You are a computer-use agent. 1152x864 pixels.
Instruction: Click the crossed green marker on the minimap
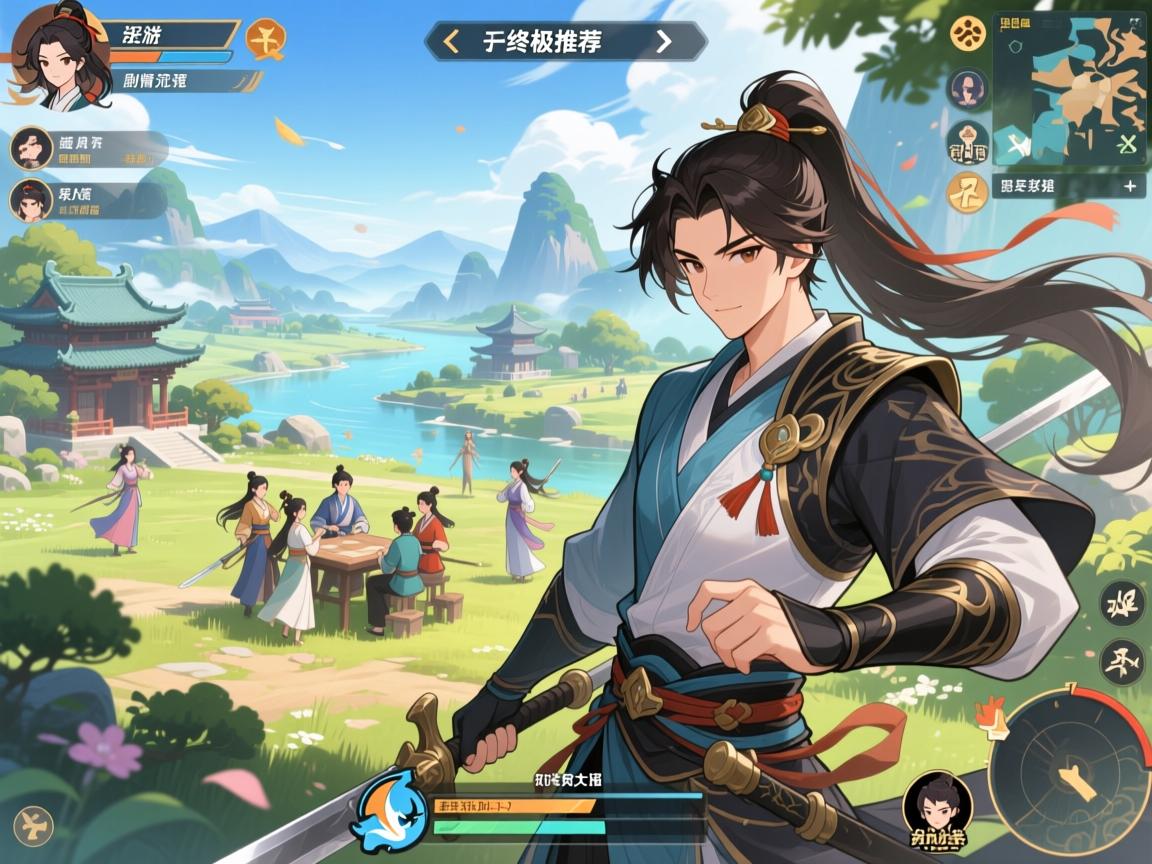[x=1127, y=144]
